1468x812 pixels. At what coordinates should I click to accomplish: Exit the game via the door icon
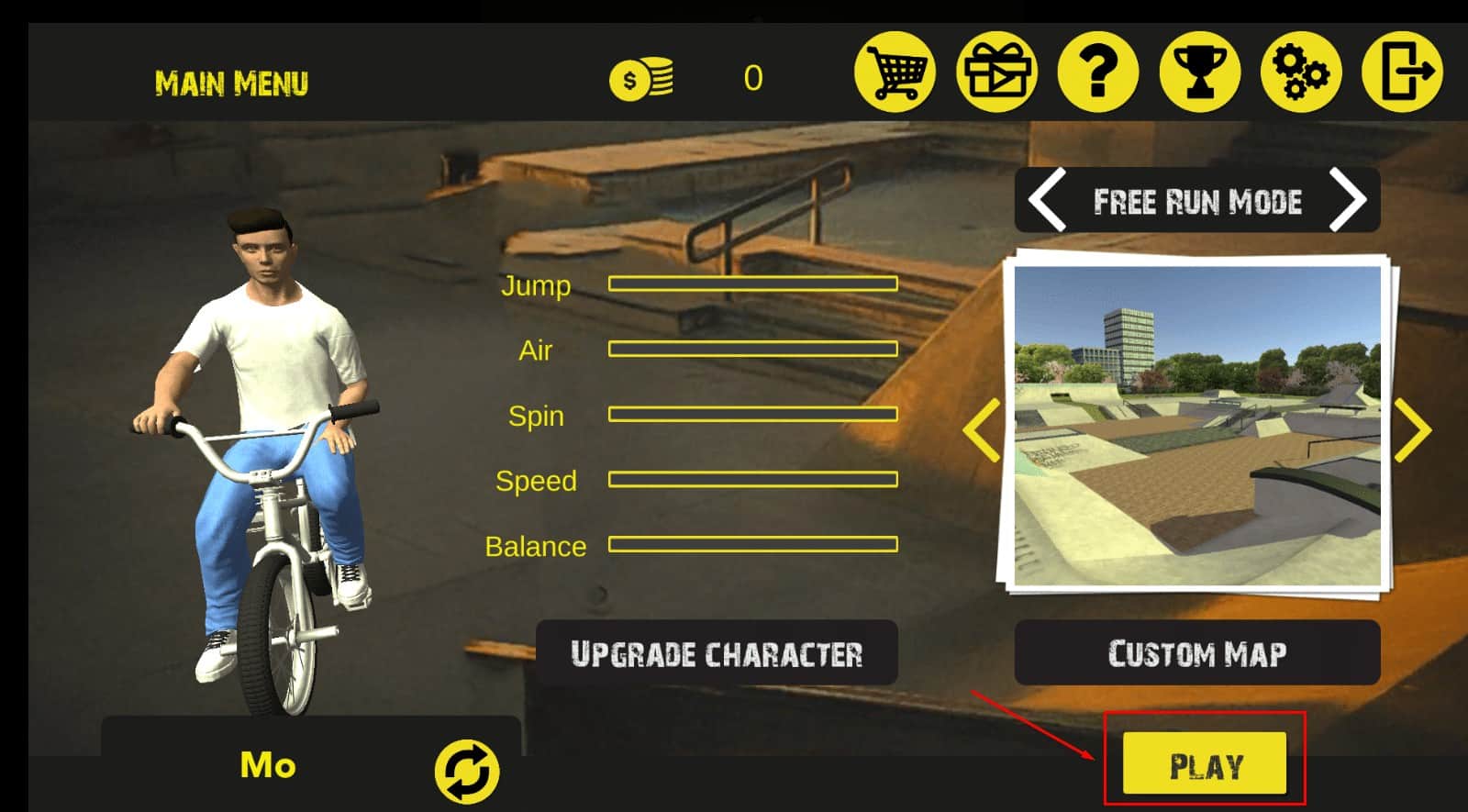click(x=1402, y=72)
